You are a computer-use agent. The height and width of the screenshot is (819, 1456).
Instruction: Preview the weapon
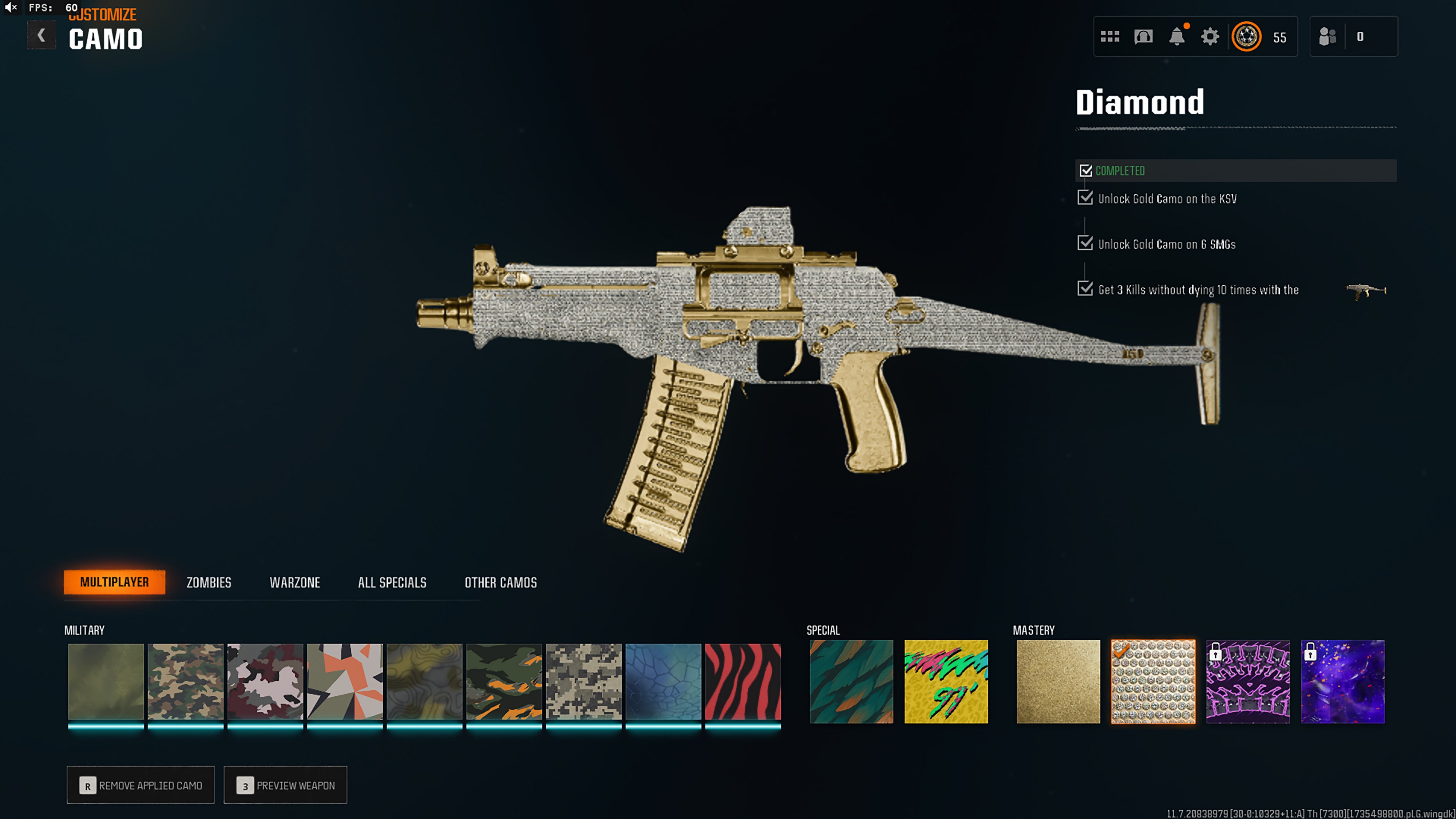click(285, 785)
